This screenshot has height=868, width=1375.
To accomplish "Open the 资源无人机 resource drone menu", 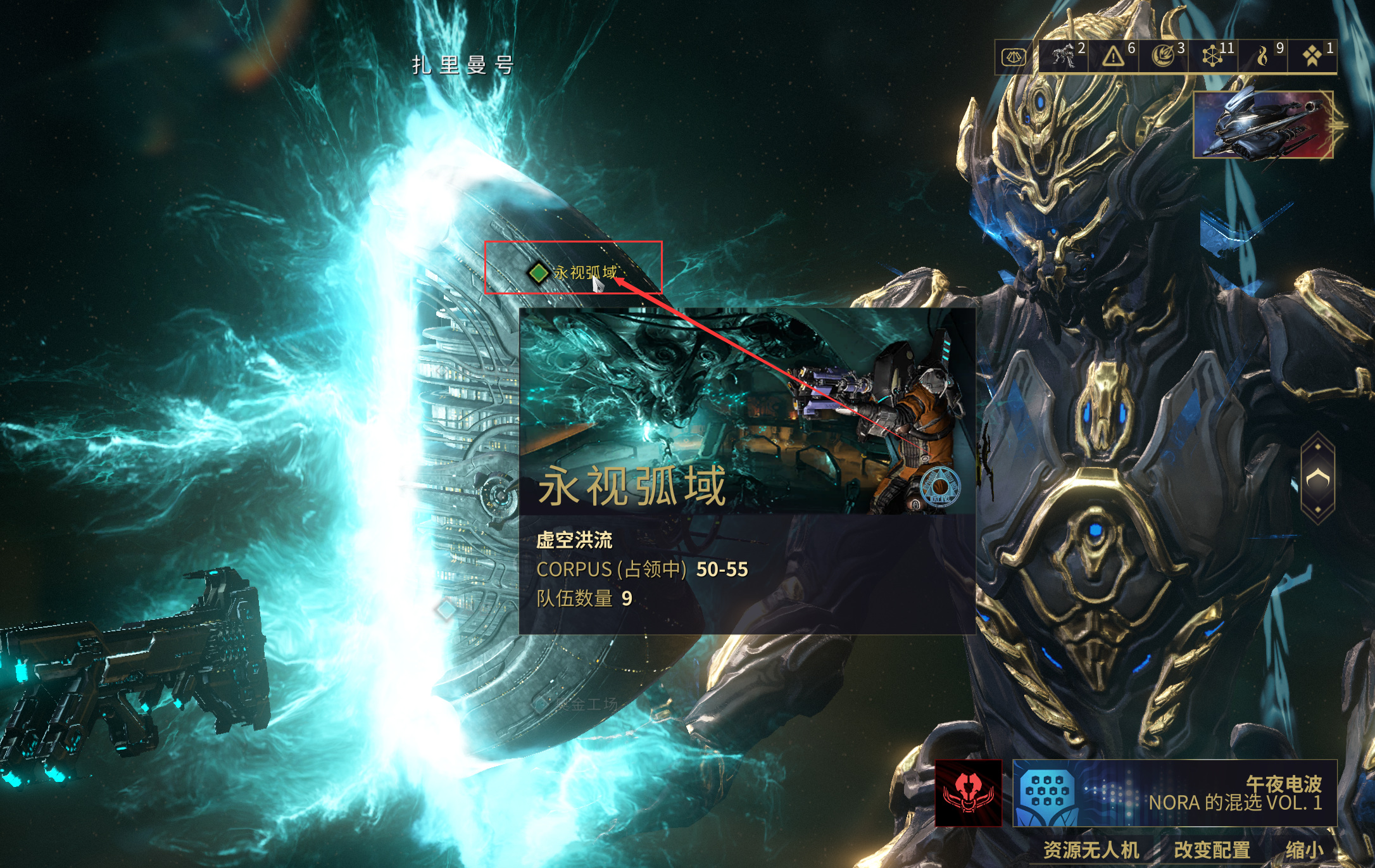I will (1091, 850).
